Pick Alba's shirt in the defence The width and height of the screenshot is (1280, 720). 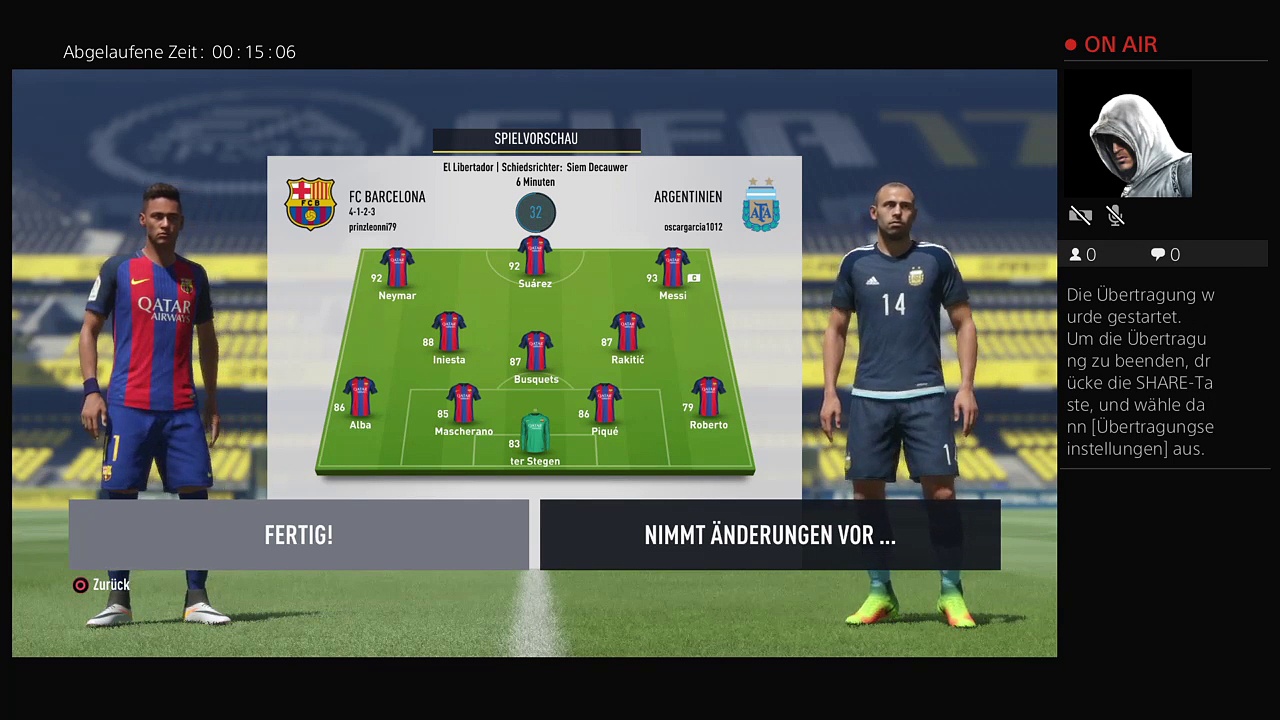(360, 397)
